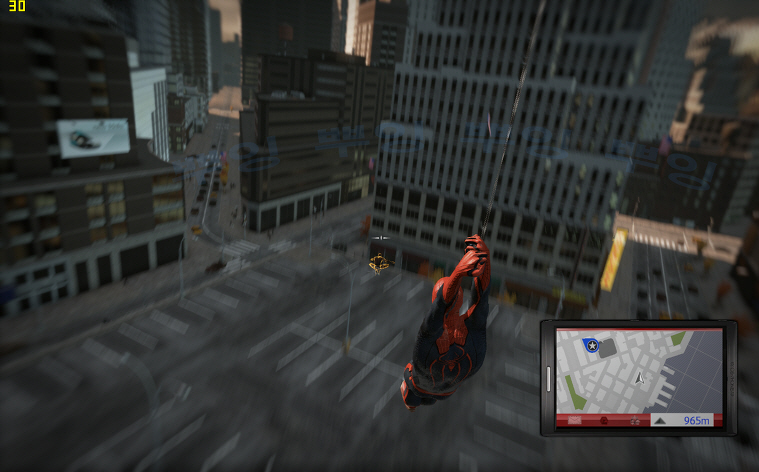Click the player arrow on the minimap
Image resolution: width=759 pixels, height=472 pixels.
[638, 379]
